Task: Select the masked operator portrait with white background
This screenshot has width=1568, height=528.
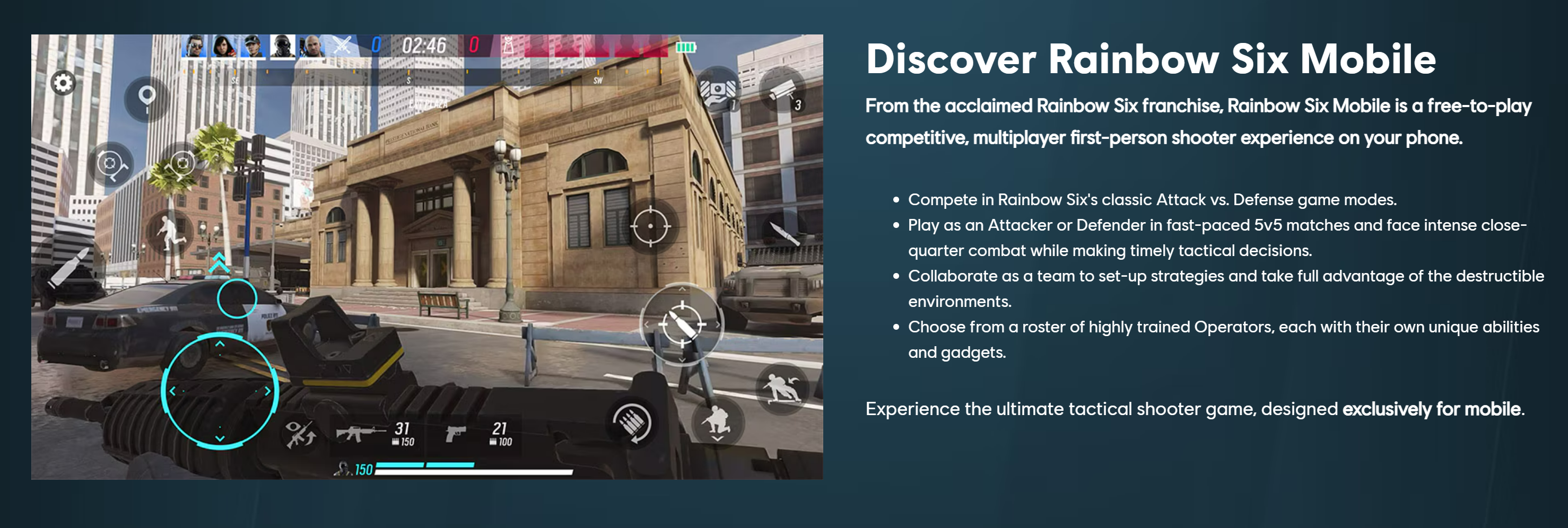Action: click(282, 46)
